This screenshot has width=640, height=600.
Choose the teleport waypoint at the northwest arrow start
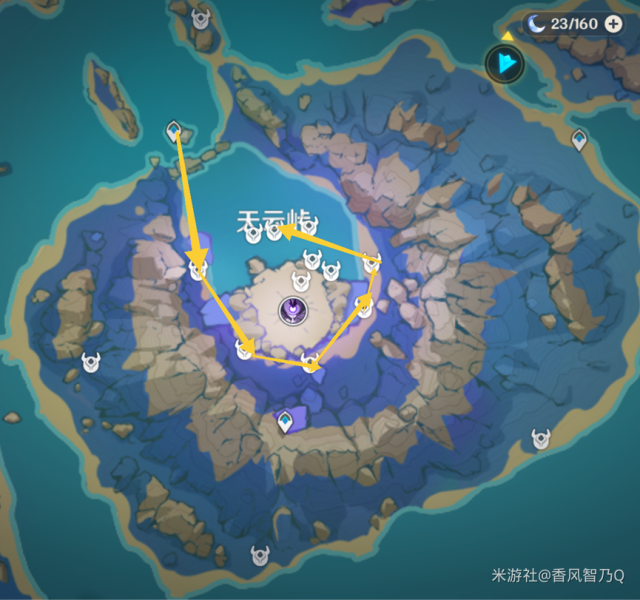(174, 131)
